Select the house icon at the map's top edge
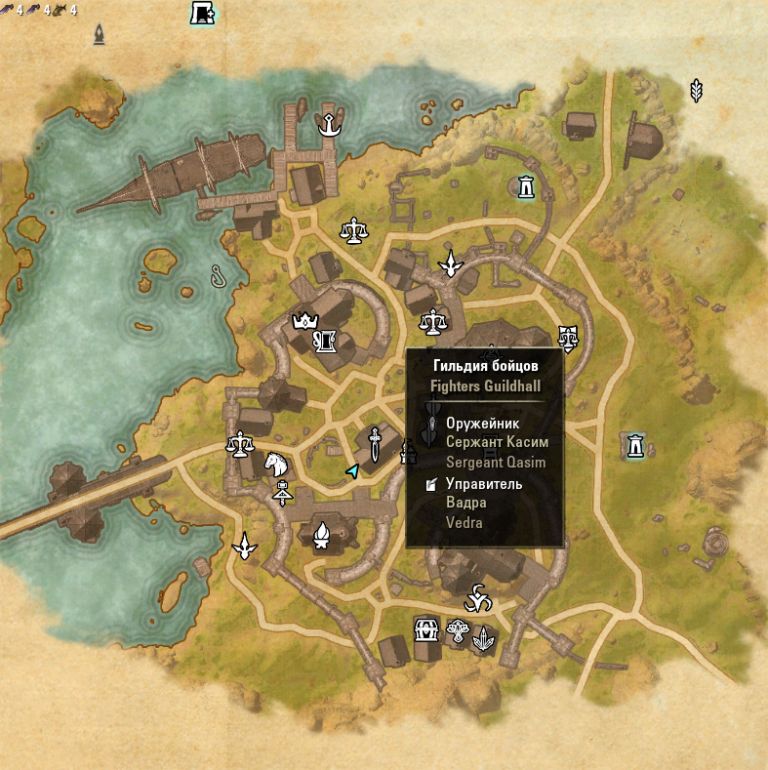 (x=203, y=13)
